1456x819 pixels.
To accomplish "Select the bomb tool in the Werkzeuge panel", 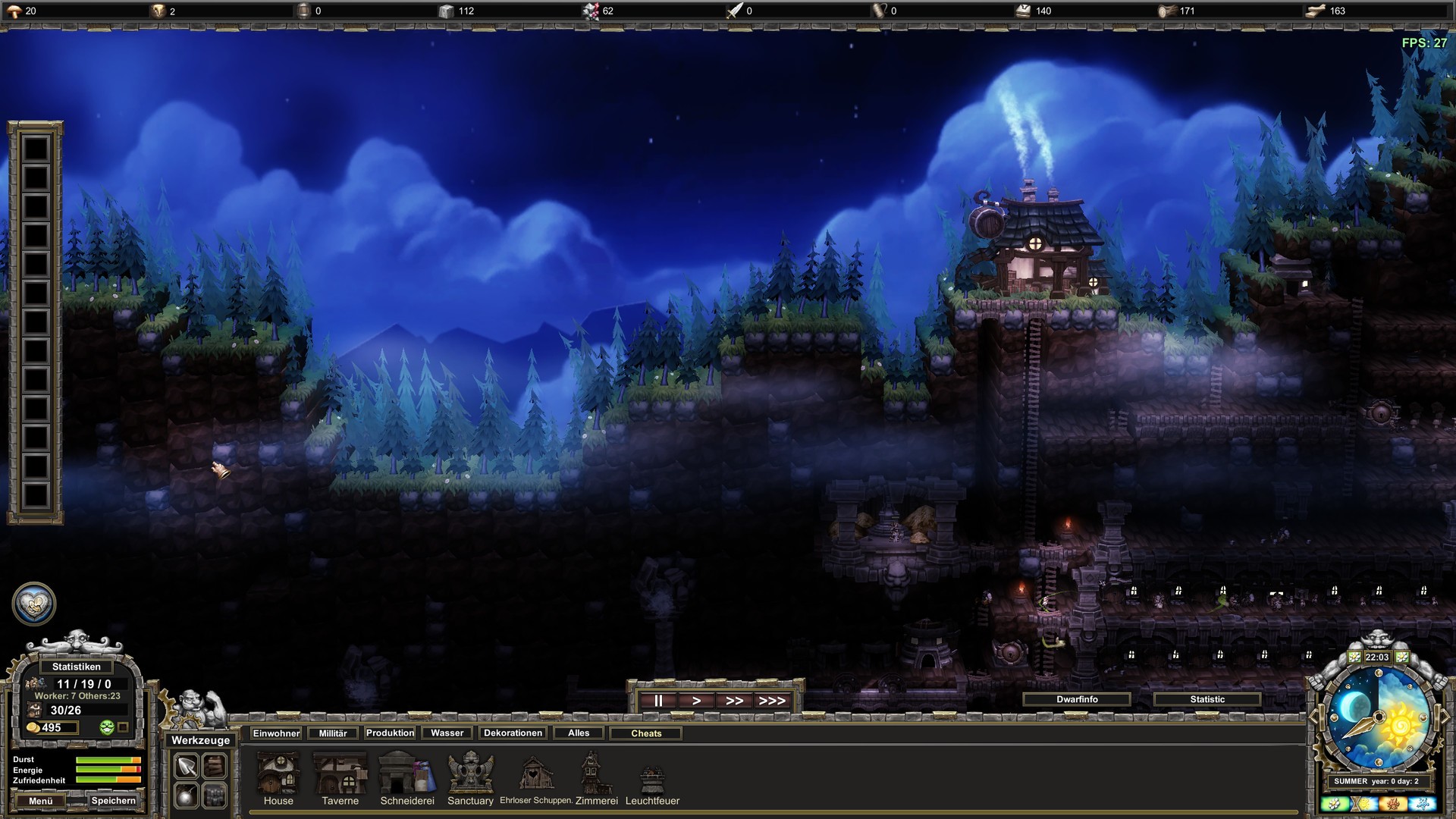I will click(x=186, y=796).
